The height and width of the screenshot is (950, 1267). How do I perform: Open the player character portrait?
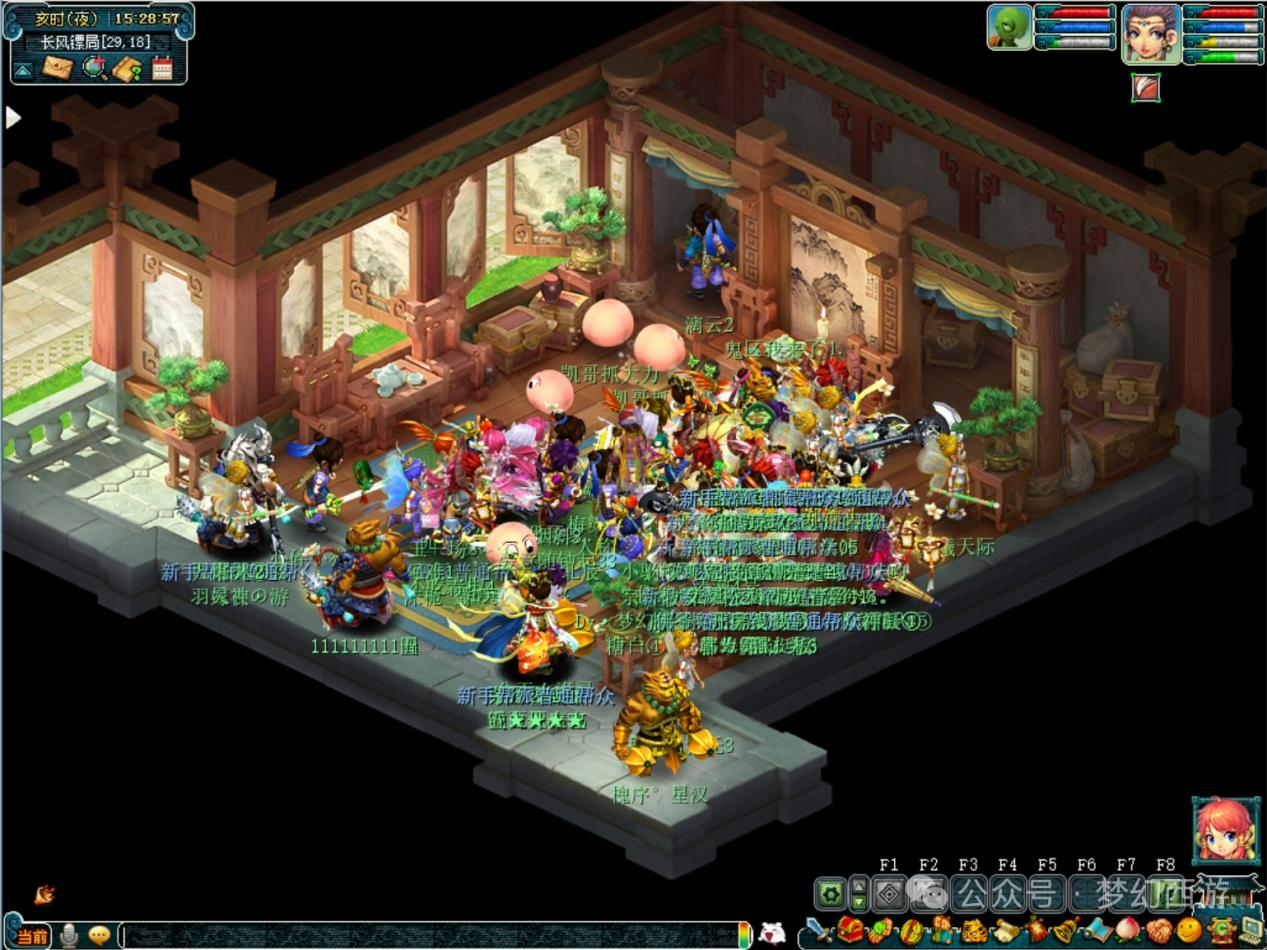click(x=1150, y=32)
